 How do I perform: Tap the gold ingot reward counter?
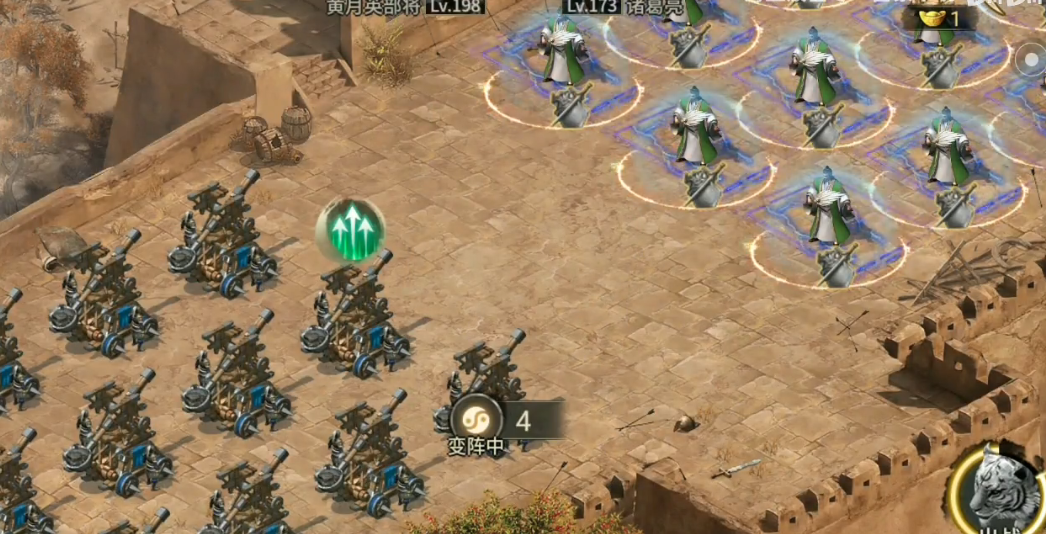point(938,18)
